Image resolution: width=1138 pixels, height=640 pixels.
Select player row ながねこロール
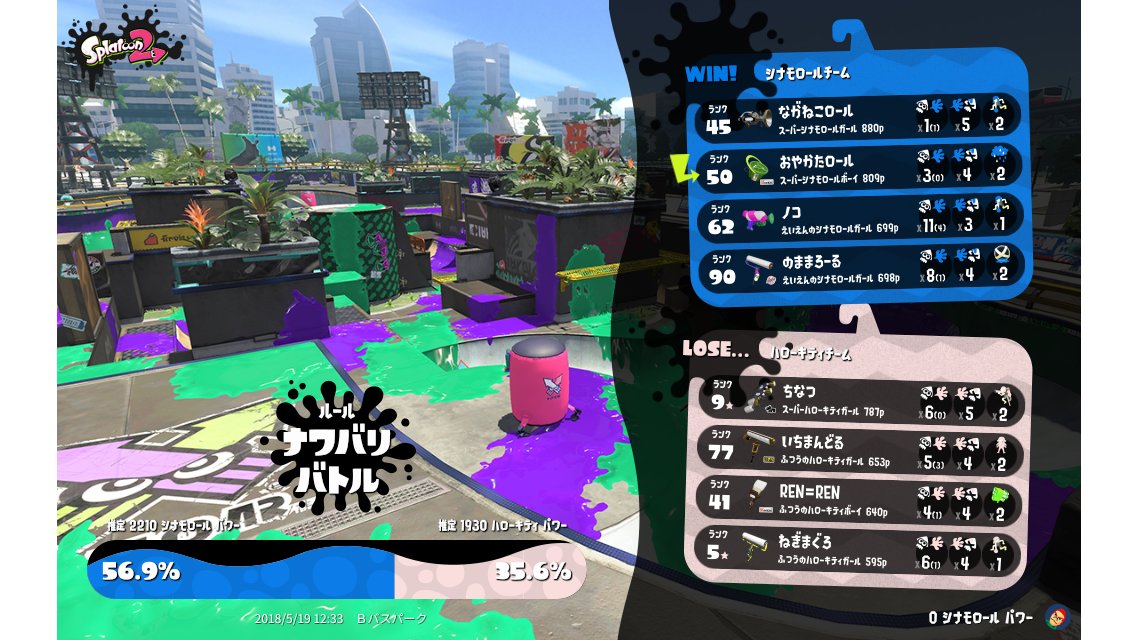[x=860, y=117]
